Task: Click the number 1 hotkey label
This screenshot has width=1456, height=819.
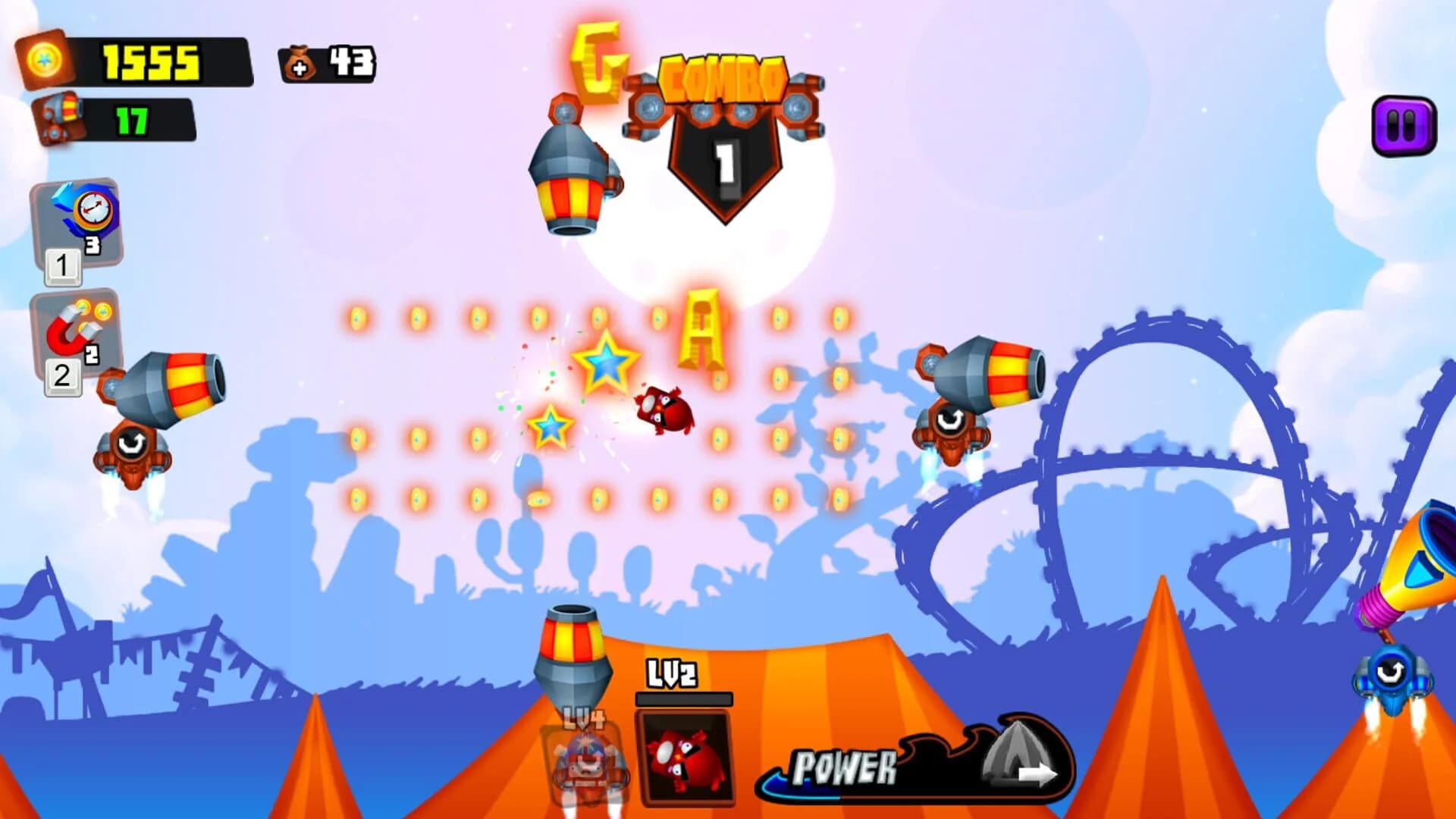Action: [x=64, y=267]
